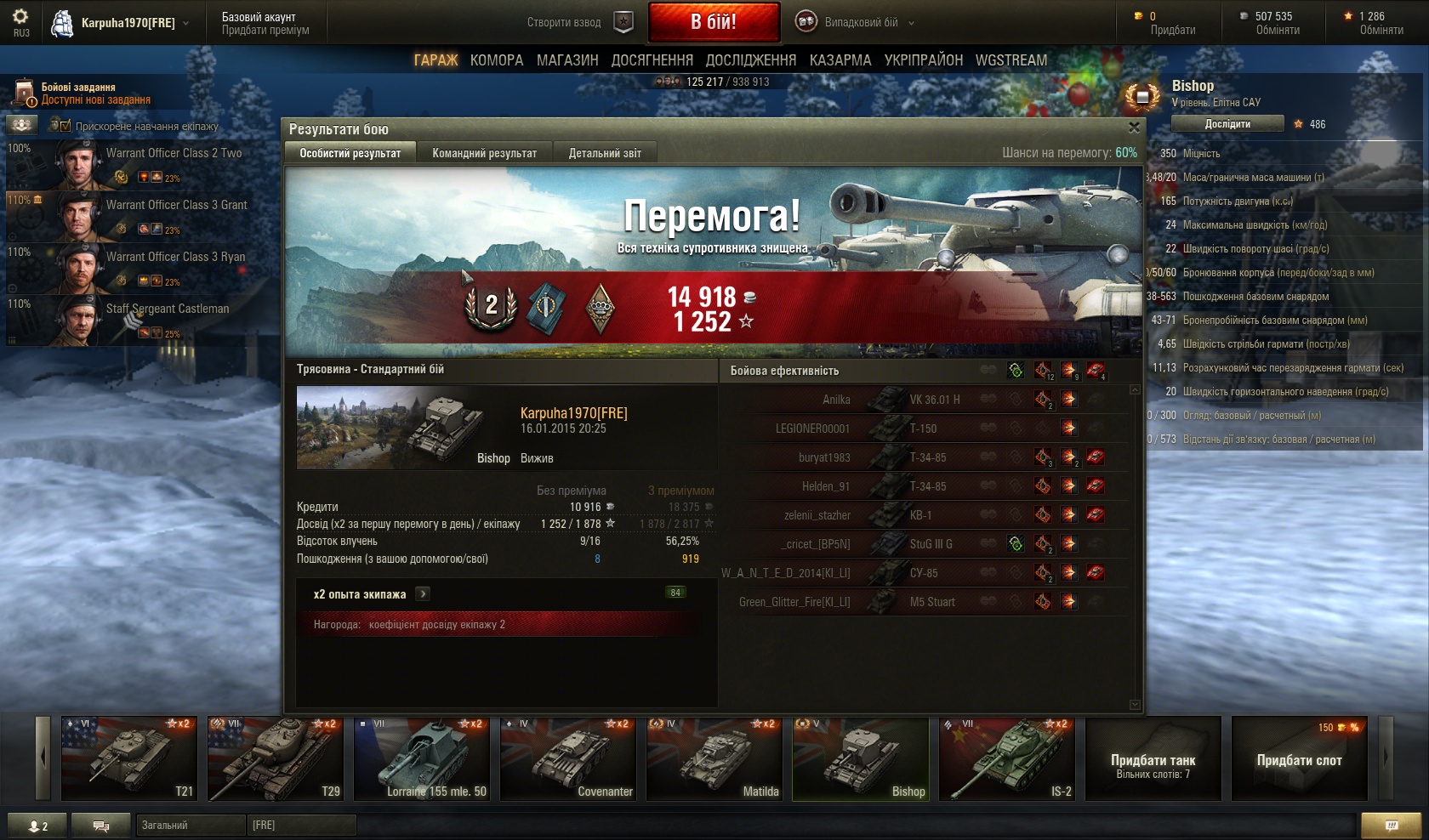Open the ДОСЯГНЕННЯ section
The height and width of the screenshot is (840, 1429).
pos(652,60)
